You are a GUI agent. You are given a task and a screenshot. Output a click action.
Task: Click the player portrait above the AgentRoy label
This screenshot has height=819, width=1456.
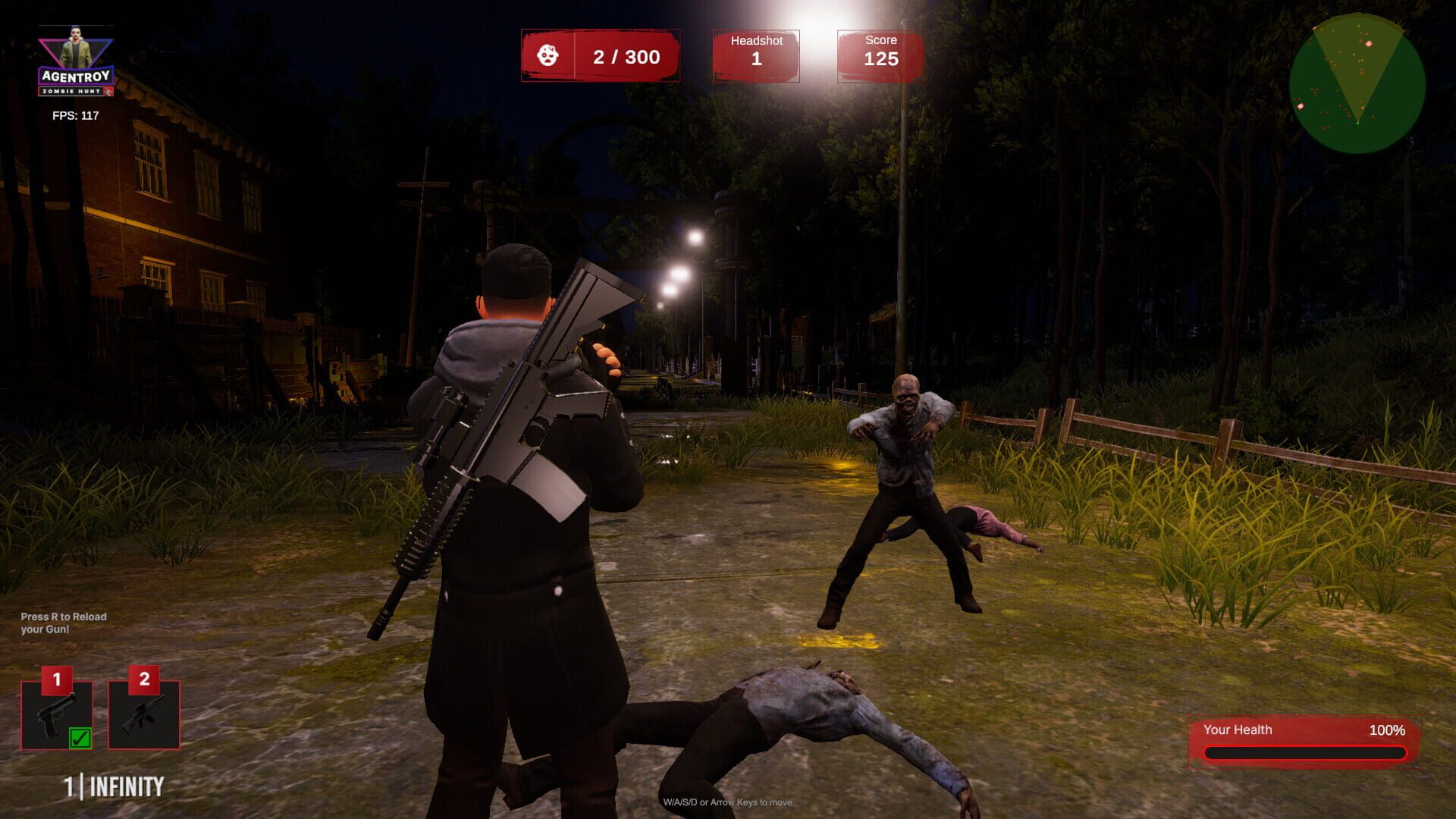[x=75, y=42]
